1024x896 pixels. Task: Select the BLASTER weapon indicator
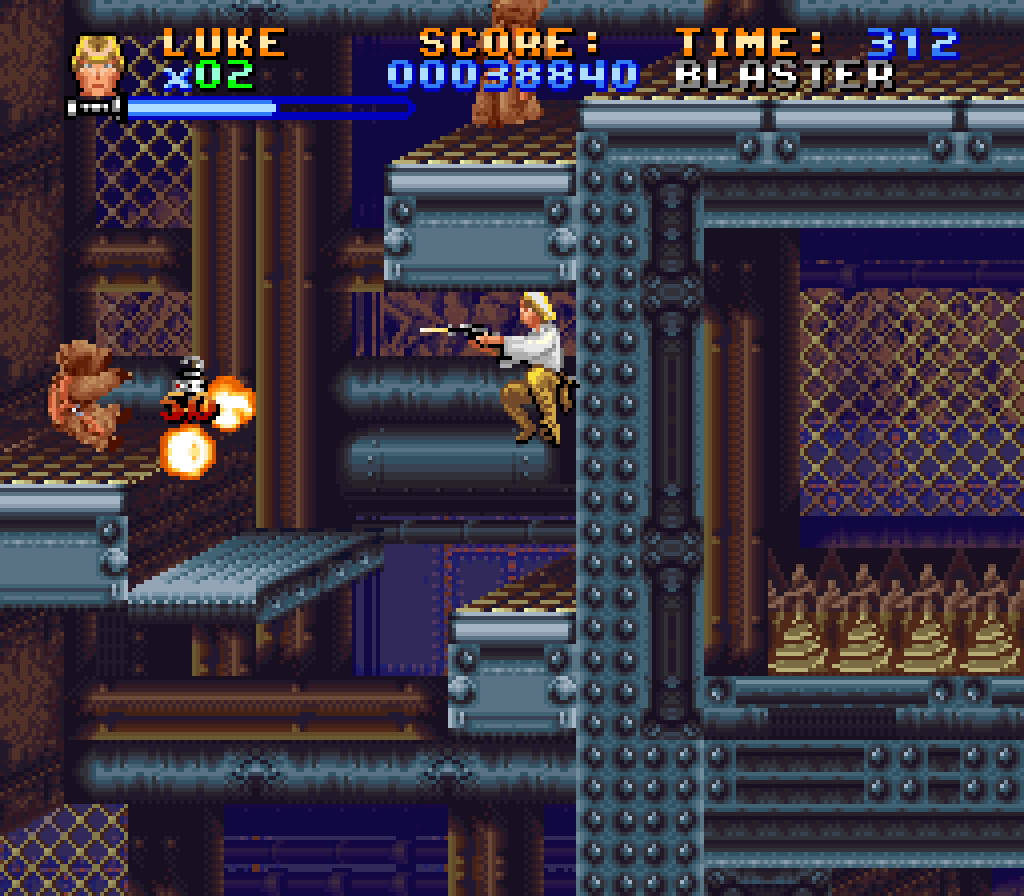click(x=784, y=75)
